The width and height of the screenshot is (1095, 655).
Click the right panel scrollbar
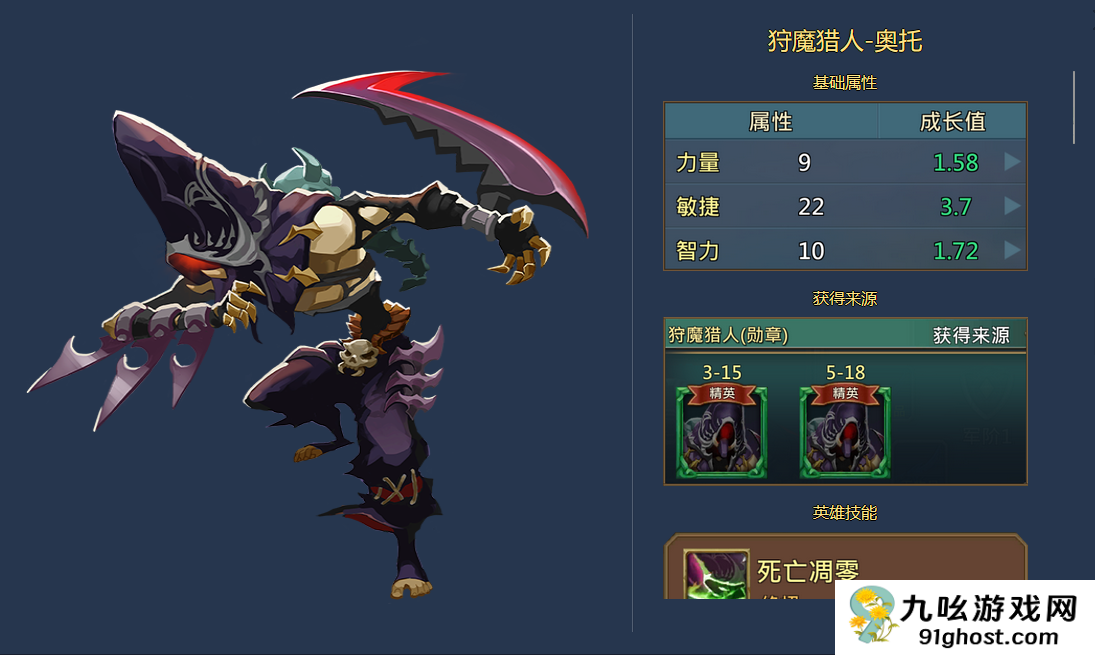coord(1075,108)
